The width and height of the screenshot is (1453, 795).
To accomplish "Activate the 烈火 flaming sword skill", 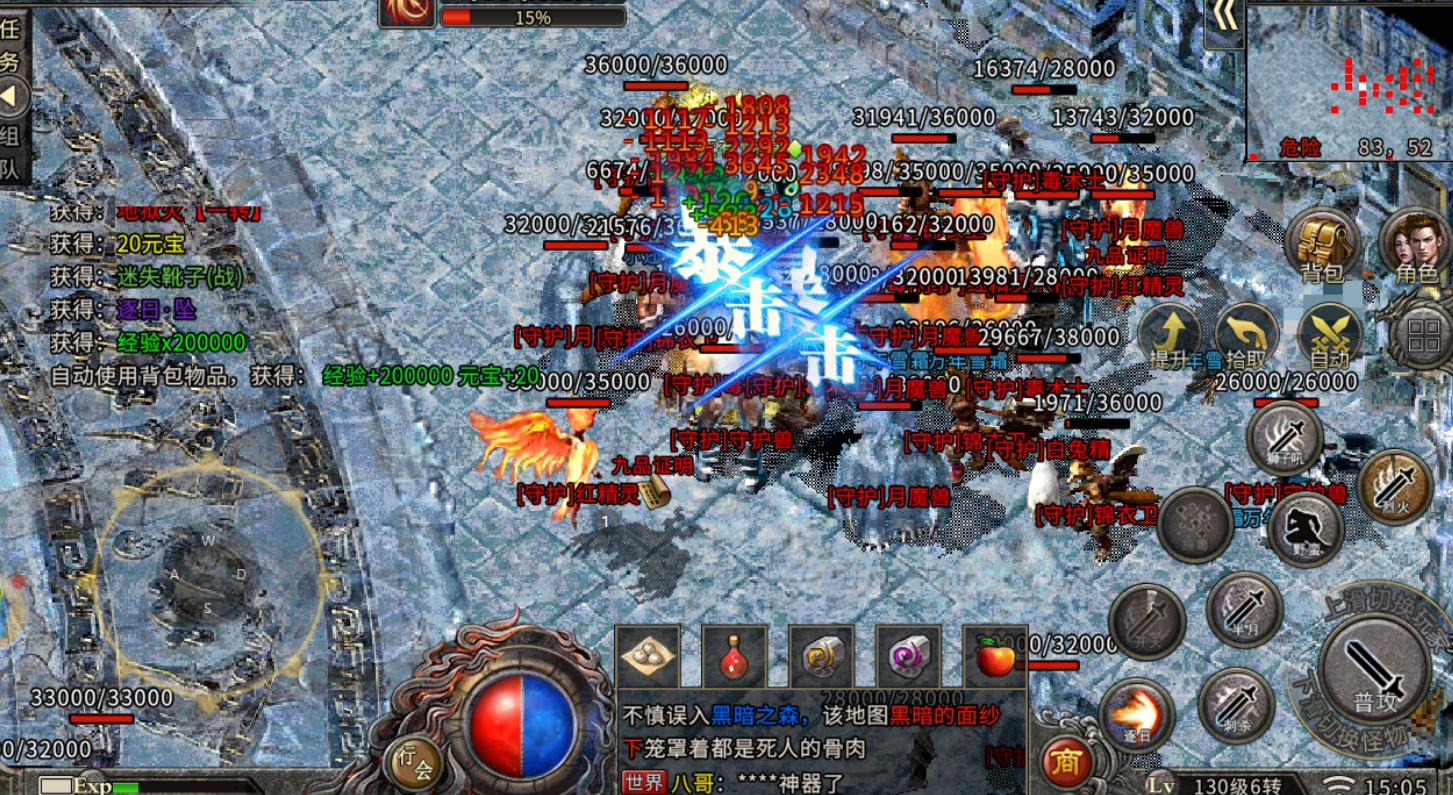I will tap(1396, 486).
